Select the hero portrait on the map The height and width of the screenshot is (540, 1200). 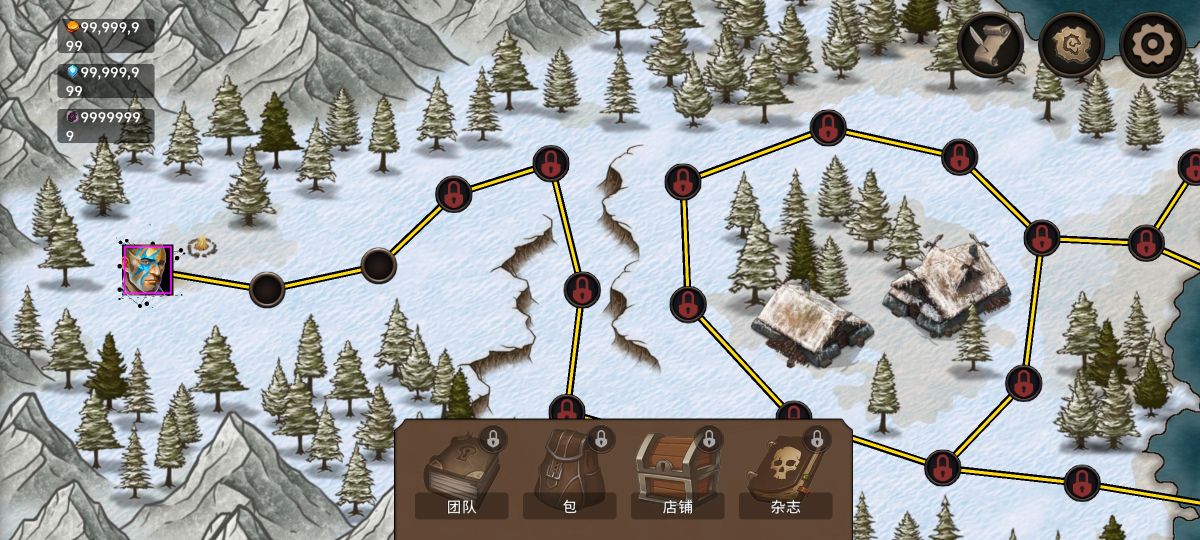[147, 269]
